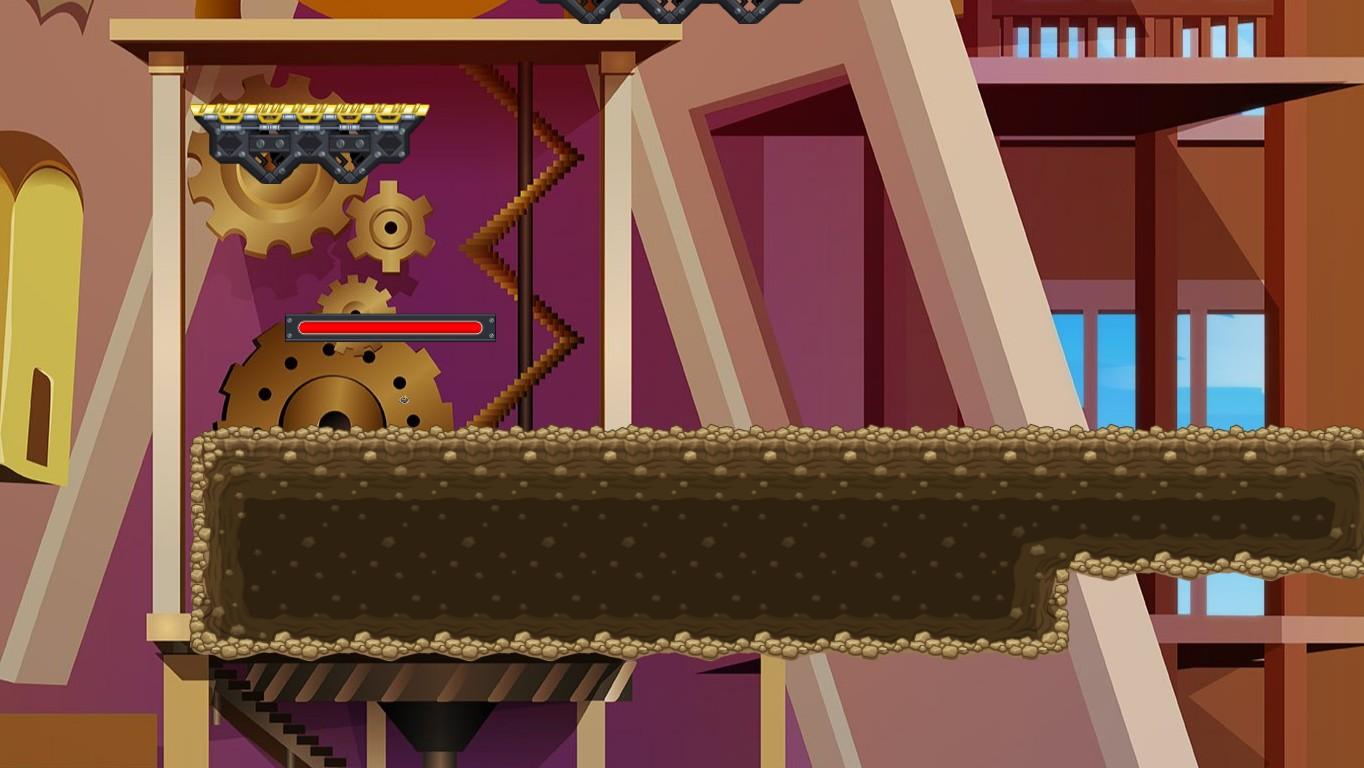Select the grinding wheel below the dirt platform
The image size is (1364, 768).
[430, 680]
